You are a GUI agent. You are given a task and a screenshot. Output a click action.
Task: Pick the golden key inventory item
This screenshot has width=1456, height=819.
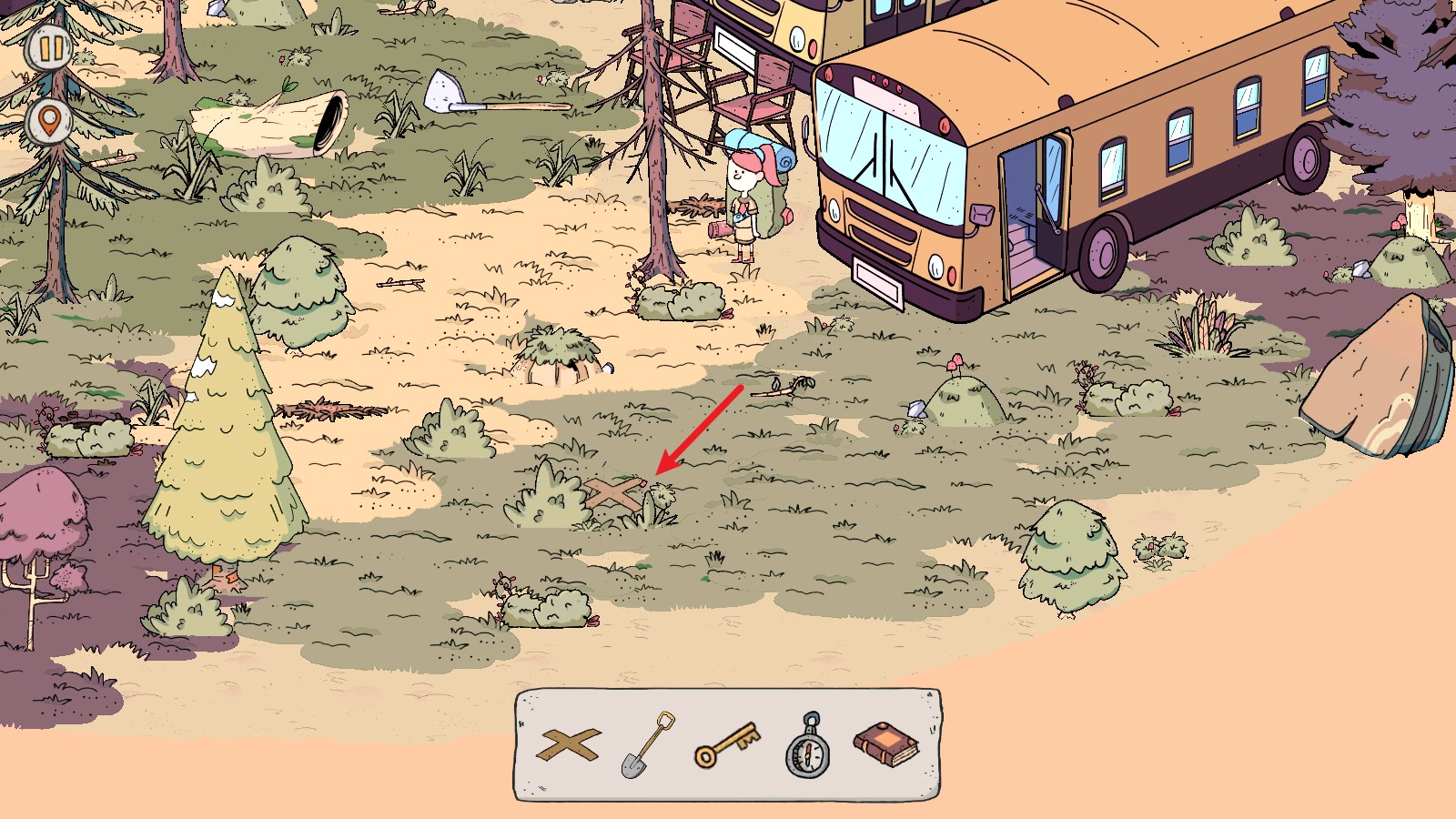(x=726, y=745)
